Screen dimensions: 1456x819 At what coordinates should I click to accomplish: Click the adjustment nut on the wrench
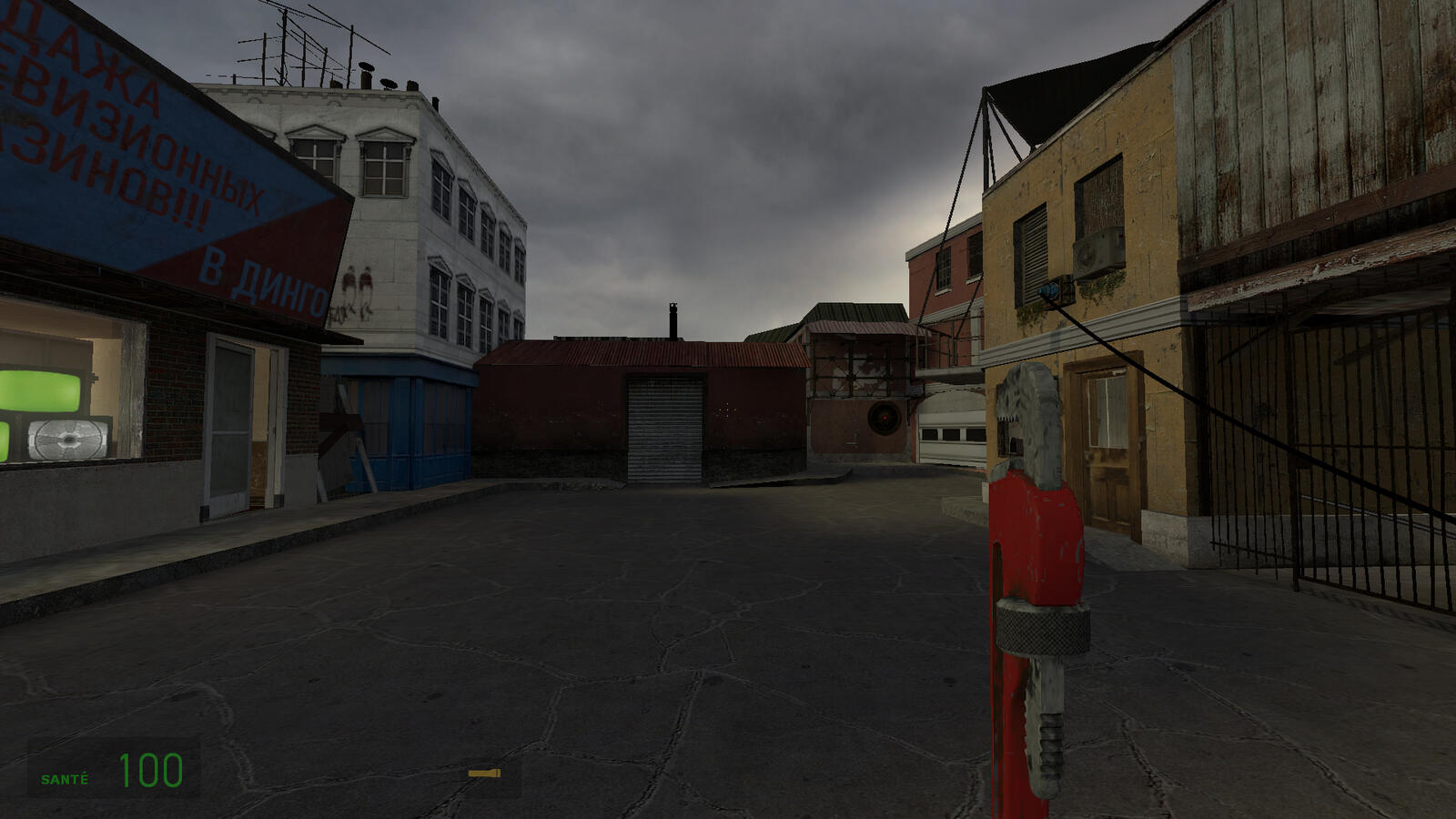[x=1045, y=628]
